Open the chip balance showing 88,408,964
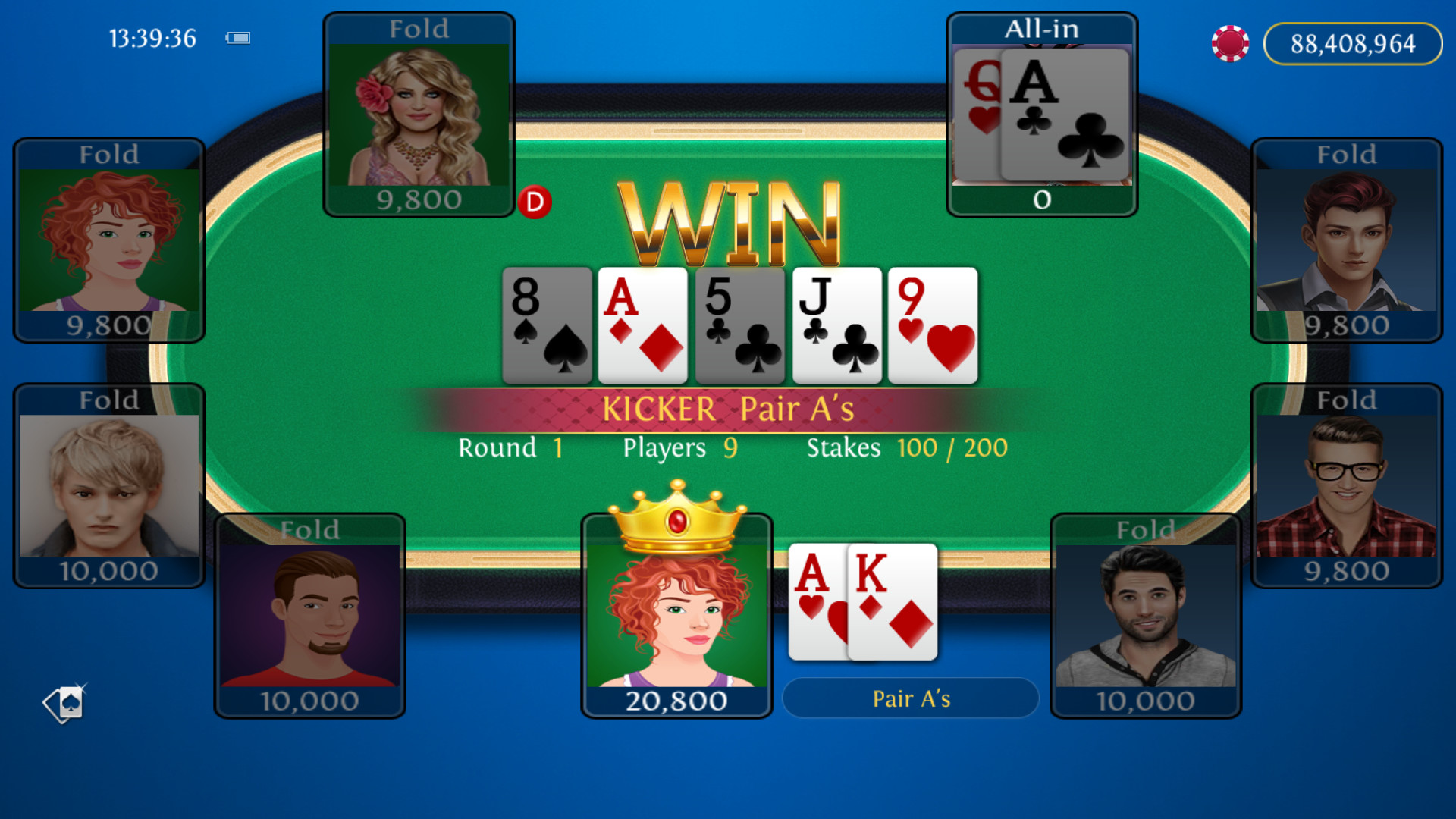 1352,43
